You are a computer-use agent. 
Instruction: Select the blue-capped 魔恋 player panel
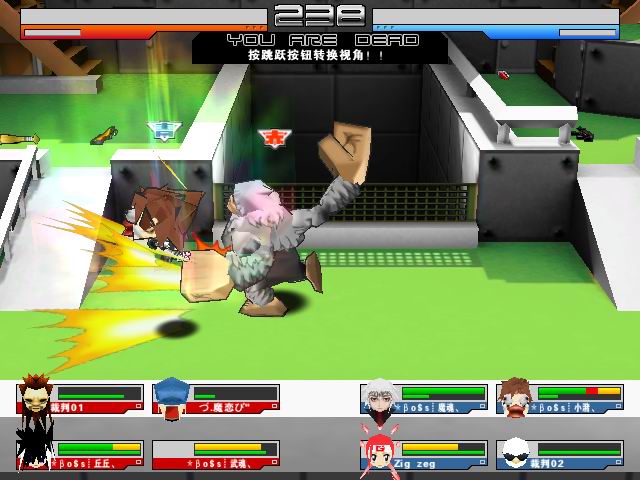pos(216,398)
